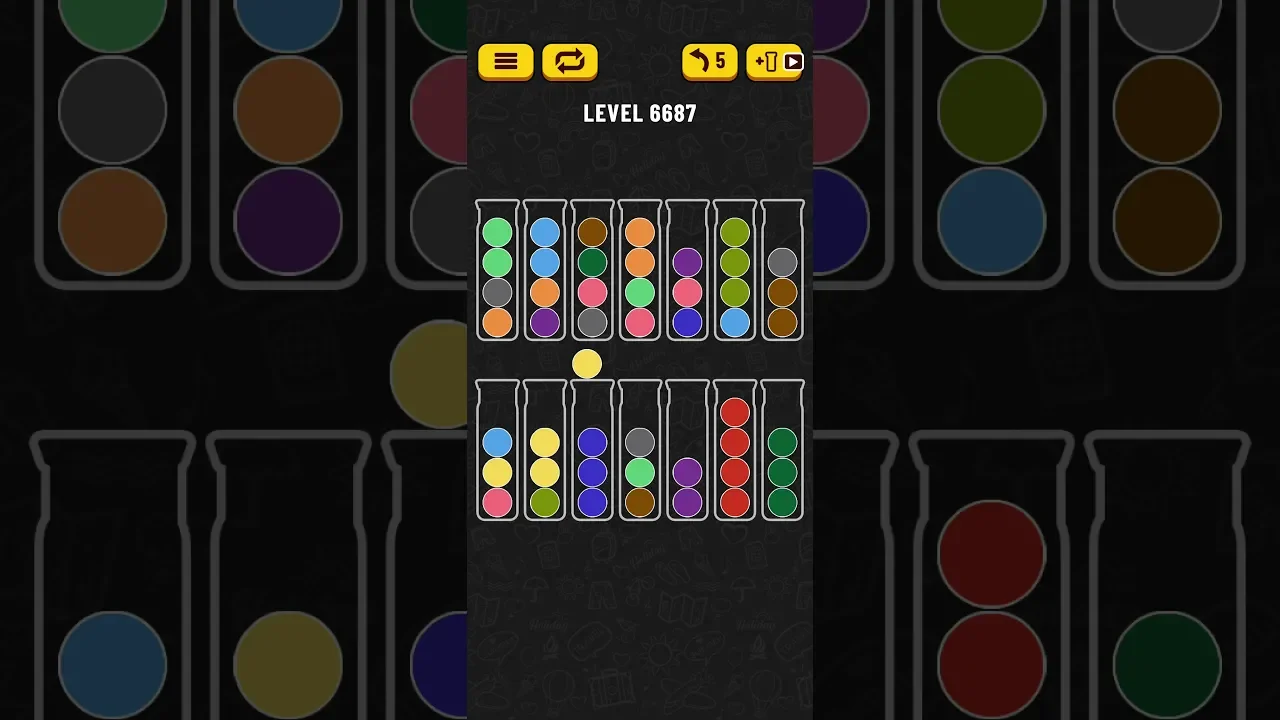The height and width of the screenshot is (720, 1280).
Task: Add an extra tube via video ad
Action: click(774, 62)
